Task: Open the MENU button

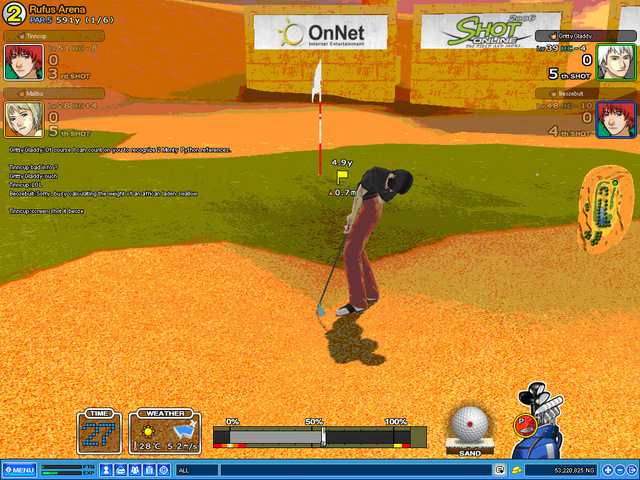Action: 19,470
